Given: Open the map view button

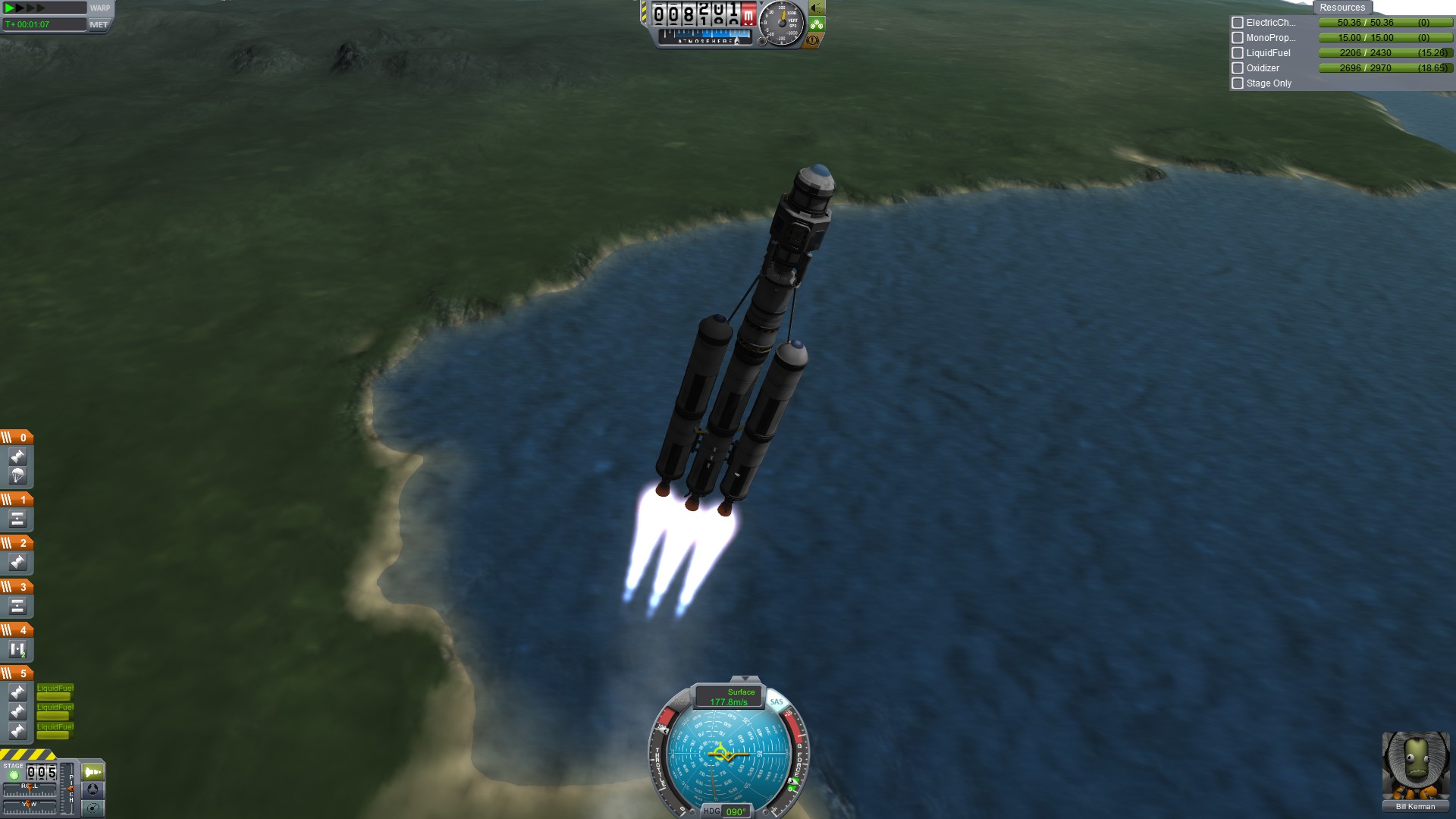Looking at the screenshot, I should pos(93,808).
